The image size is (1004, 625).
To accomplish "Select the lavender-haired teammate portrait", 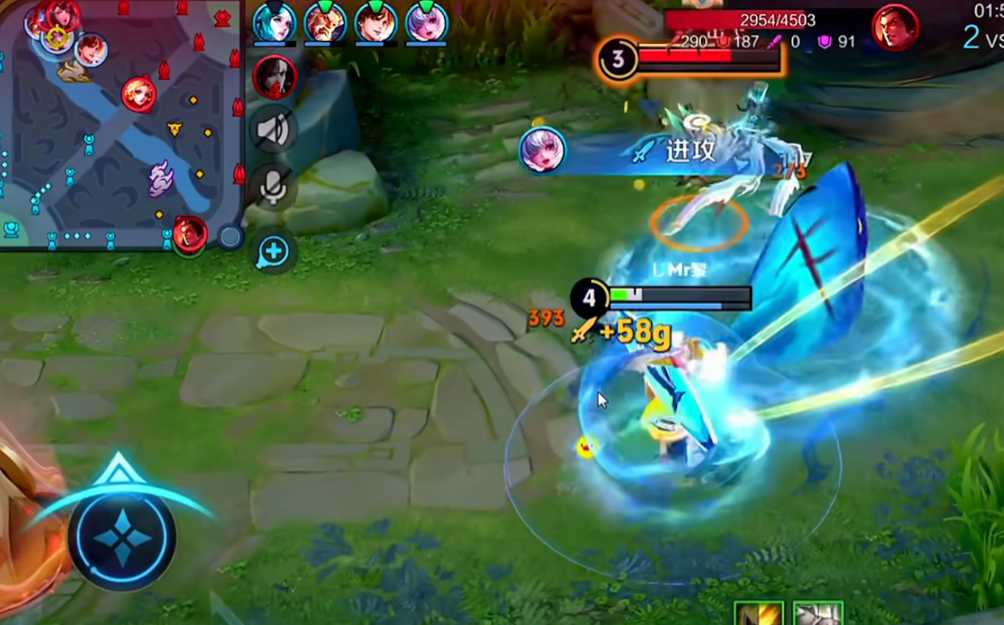I will point(427,22).
